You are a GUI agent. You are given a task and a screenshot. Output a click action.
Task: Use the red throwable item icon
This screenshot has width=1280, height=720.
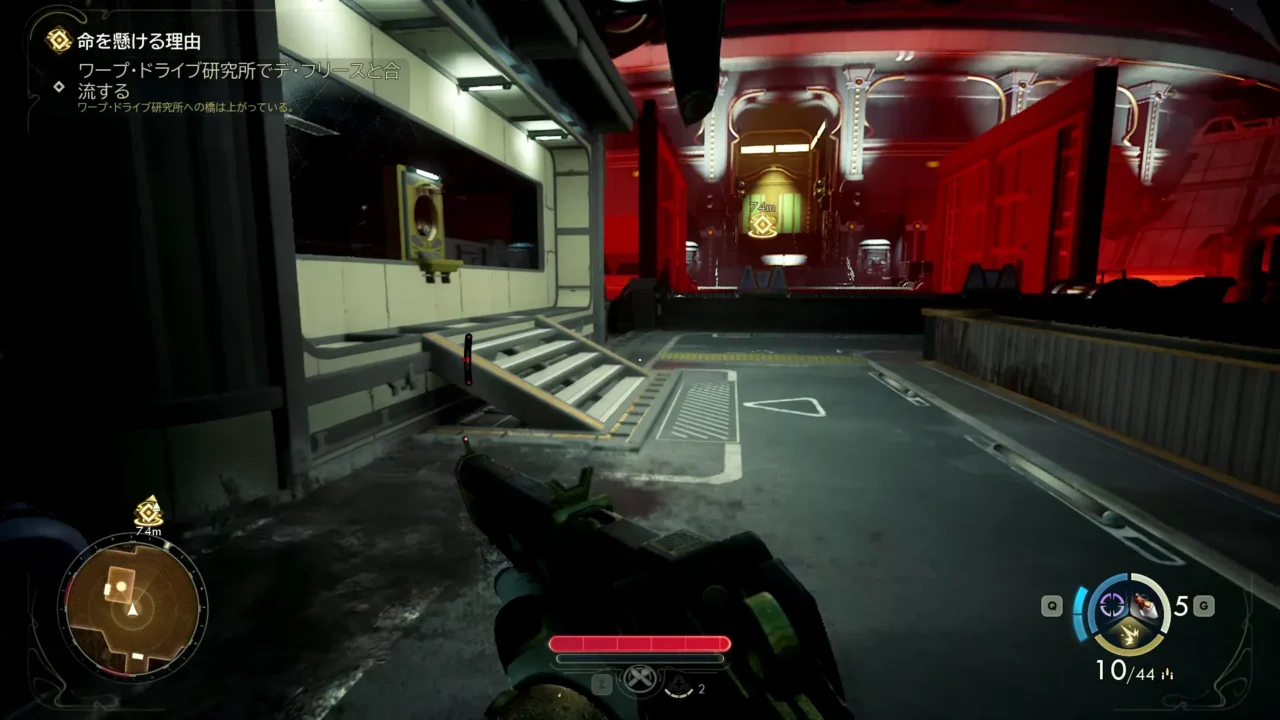(x=1146, y=603)
